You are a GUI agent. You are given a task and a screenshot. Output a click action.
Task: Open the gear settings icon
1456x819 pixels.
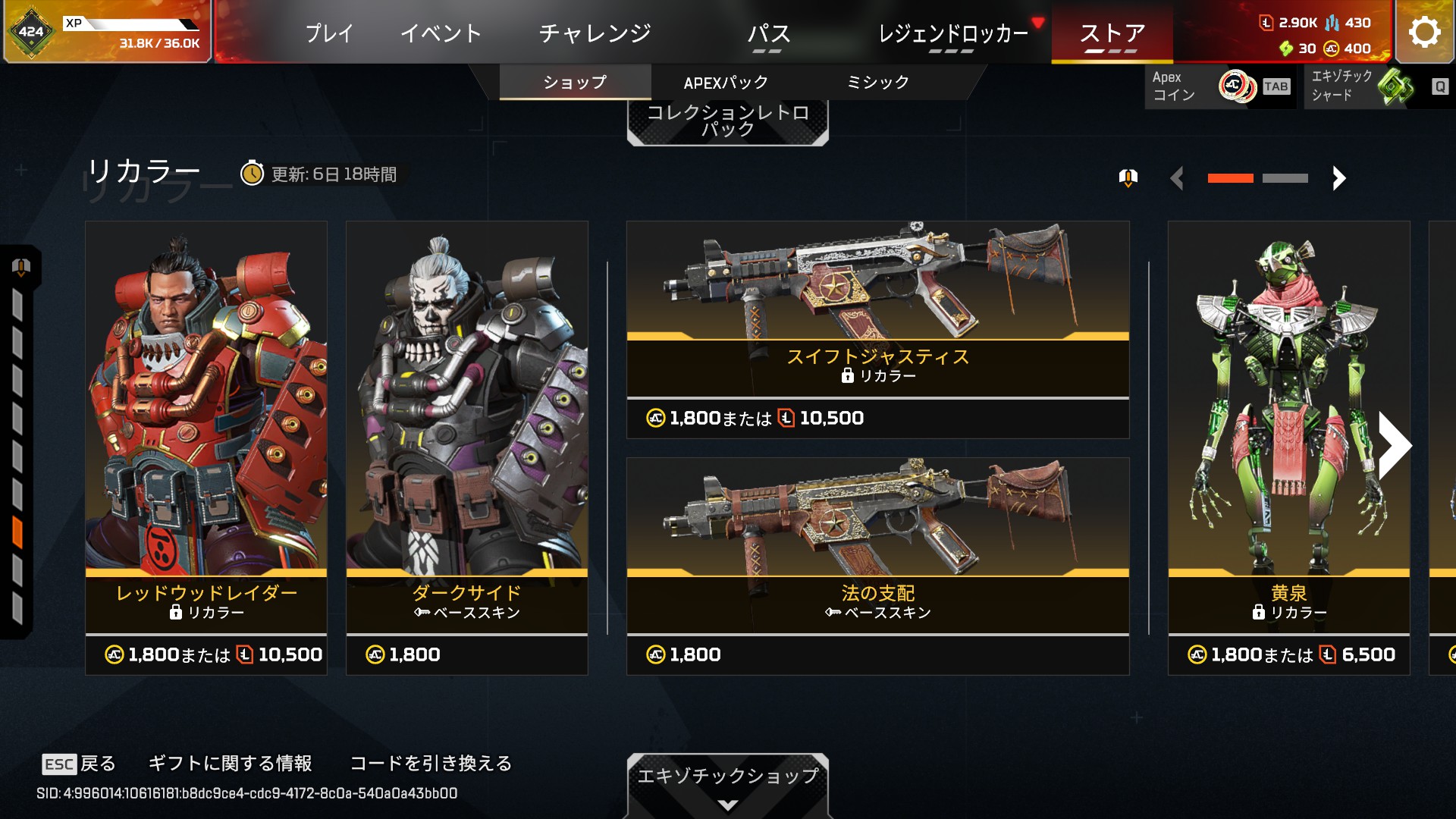pyautogui.click(x=1424, y=32)
